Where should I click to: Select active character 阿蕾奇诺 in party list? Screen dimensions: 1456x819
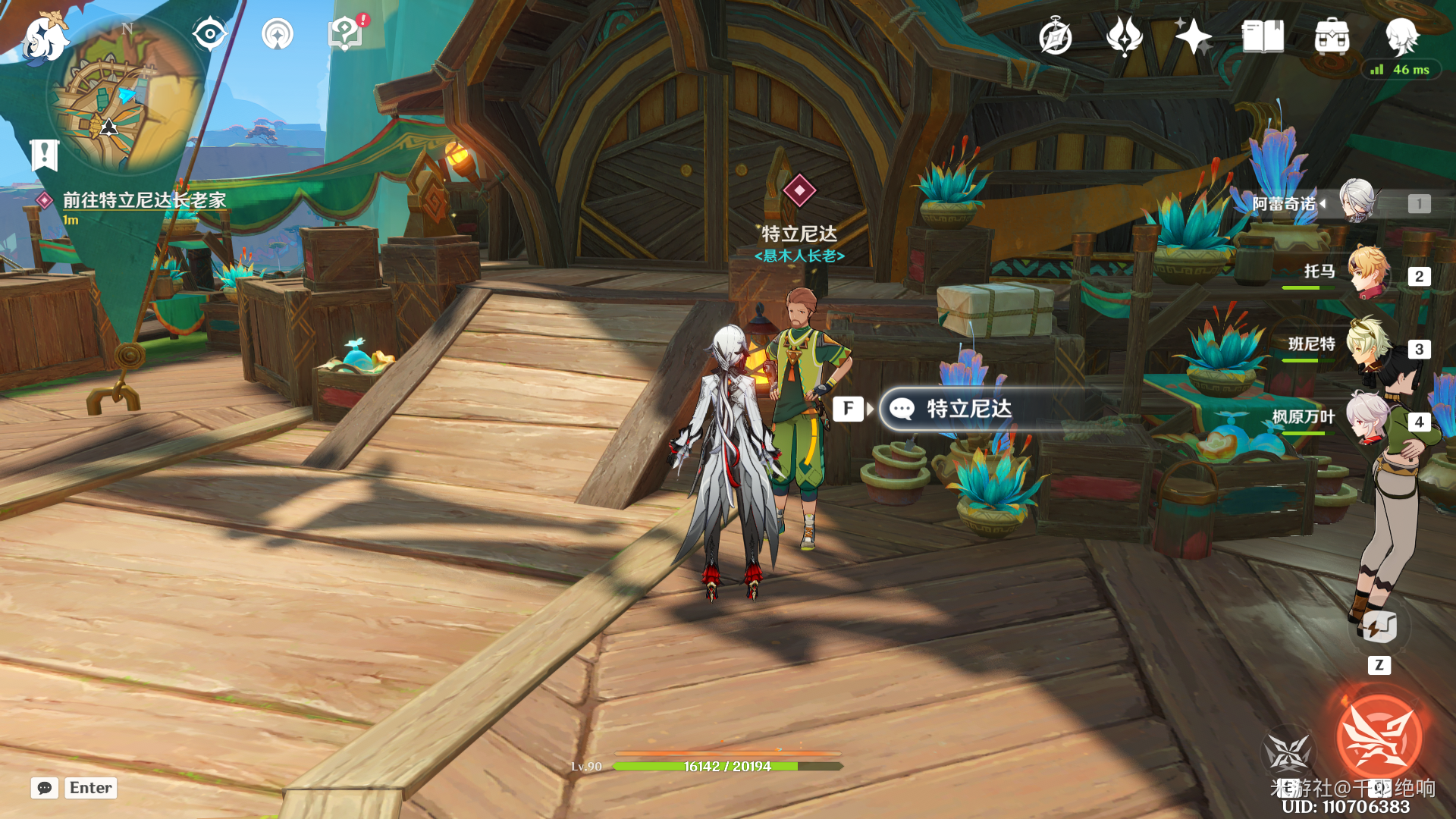tap(1356, 202)
